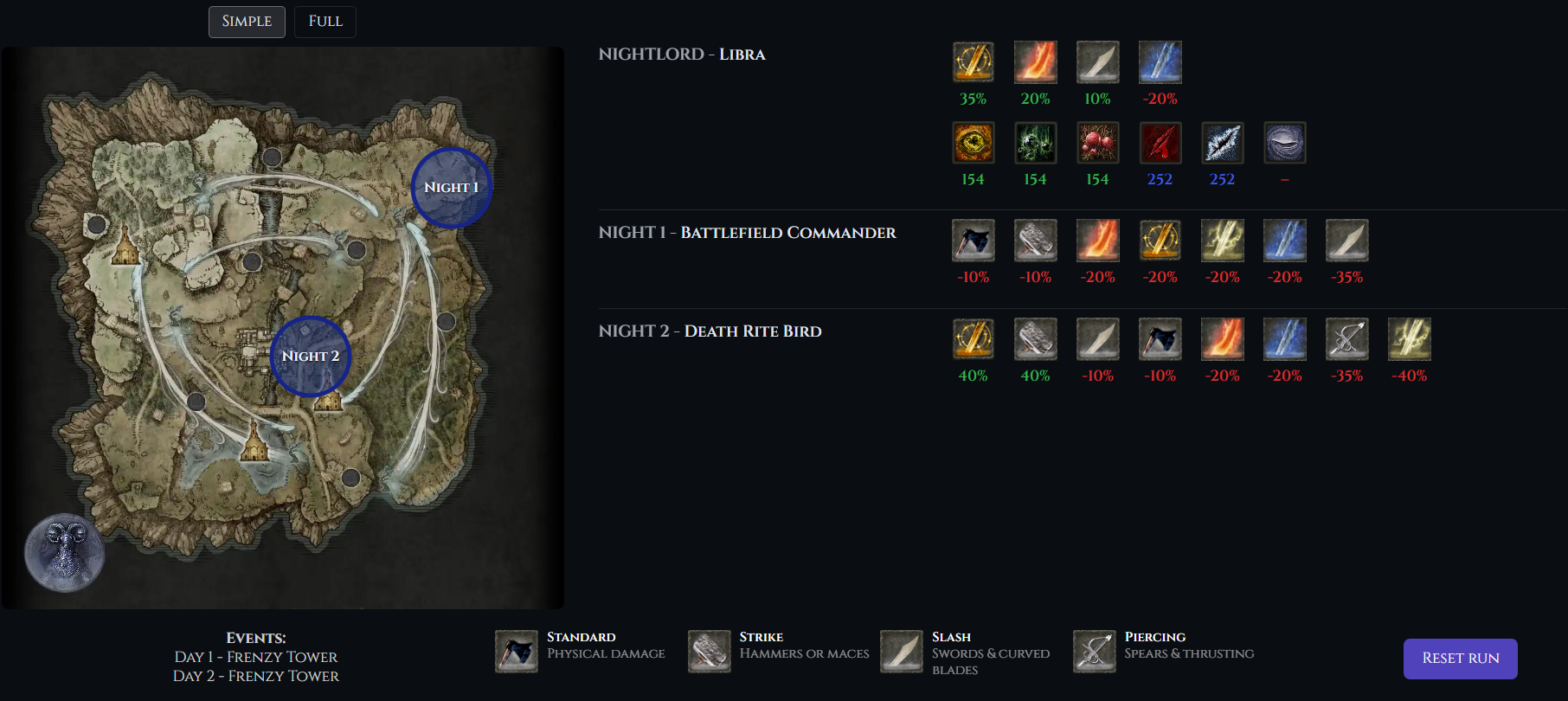Reset the current run

(1460, 659)
